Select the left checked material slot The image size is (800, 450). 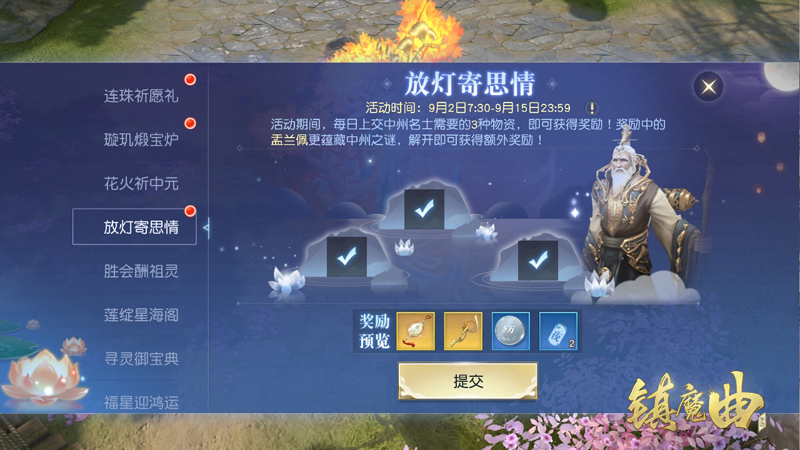coord(347,257)
